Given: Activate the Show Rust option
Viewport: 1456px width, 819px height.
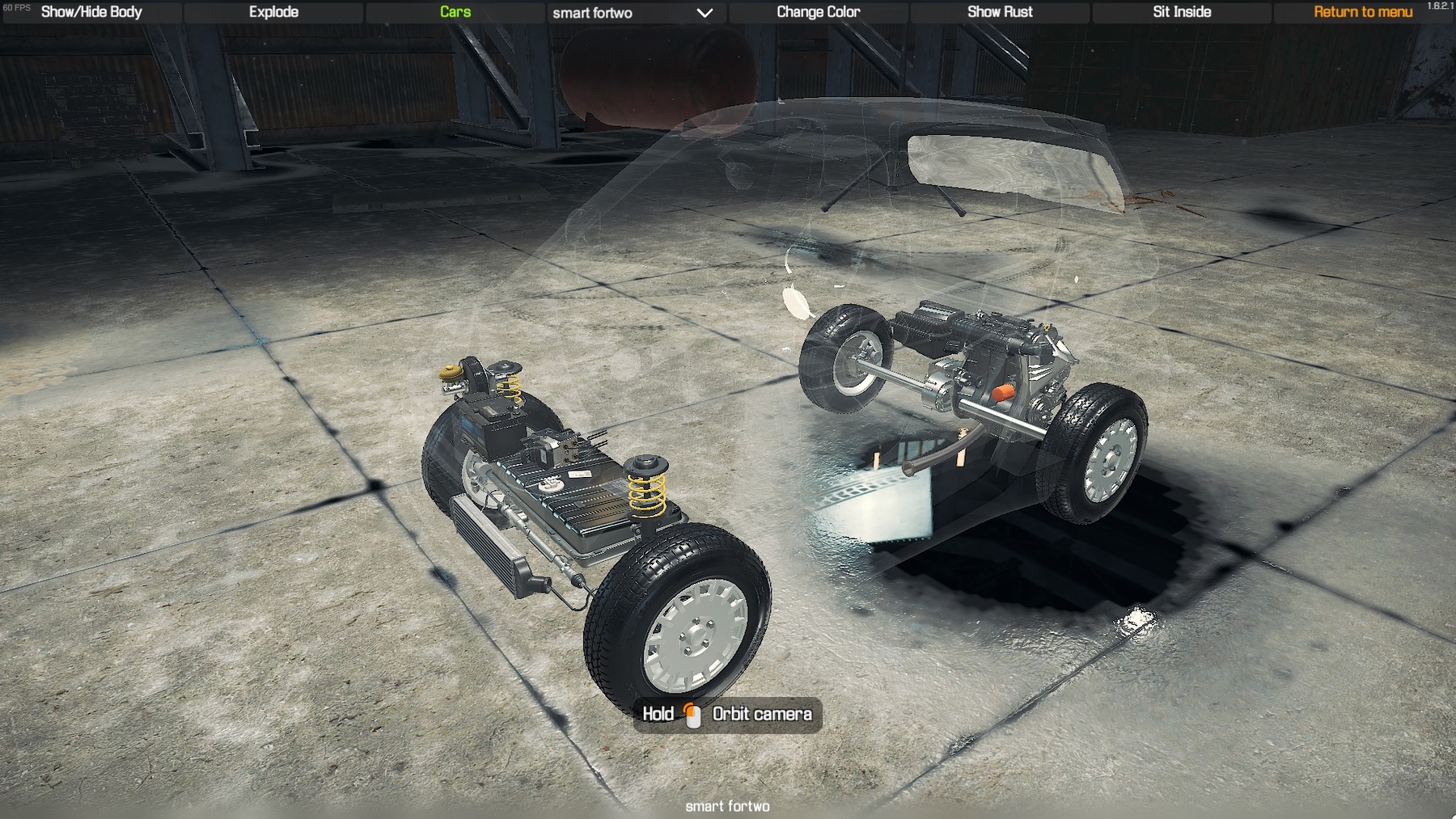Looking at the screenshot, I should [1000, 12].
